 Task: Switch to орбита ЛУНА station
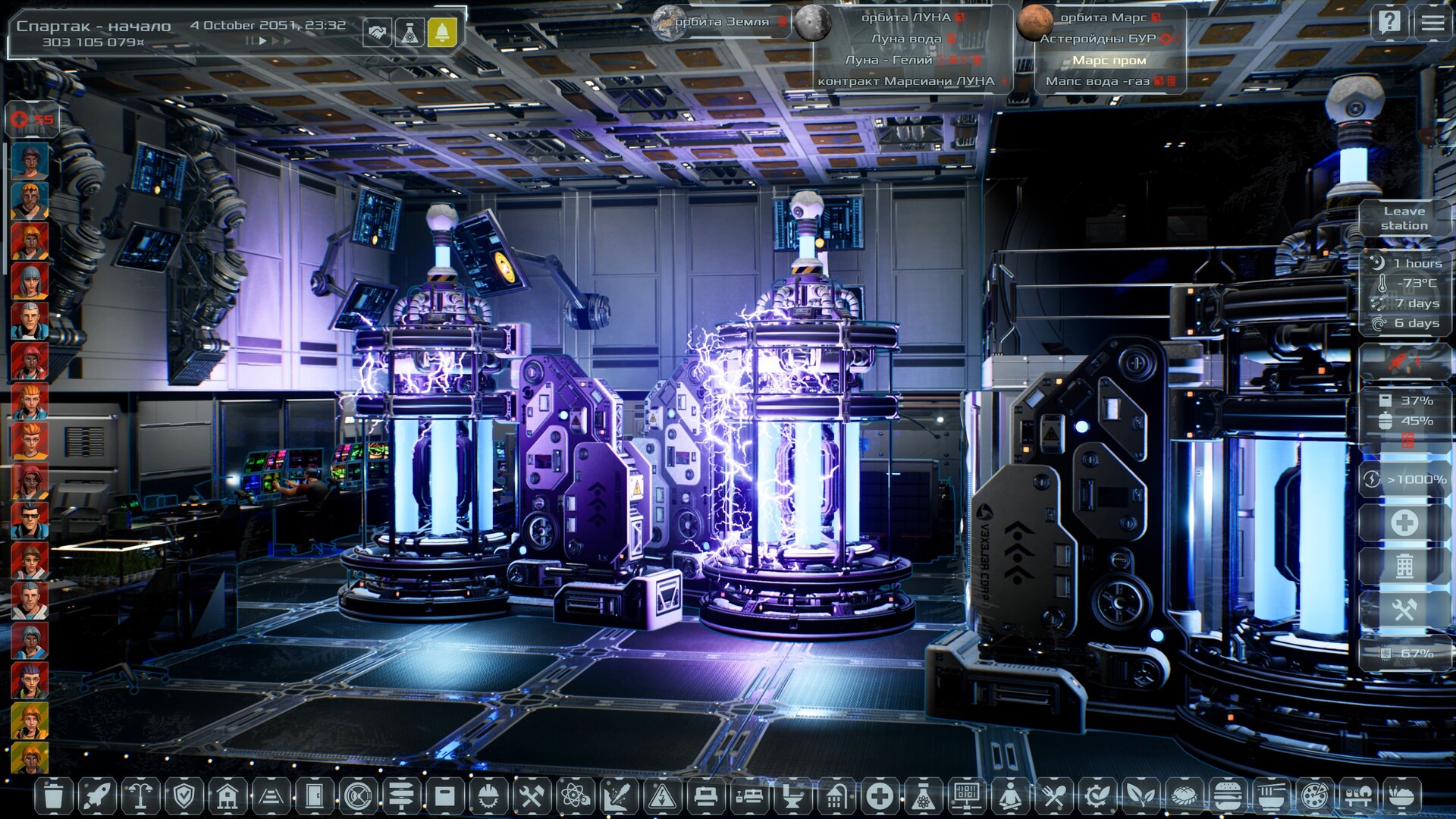[905, 17]
